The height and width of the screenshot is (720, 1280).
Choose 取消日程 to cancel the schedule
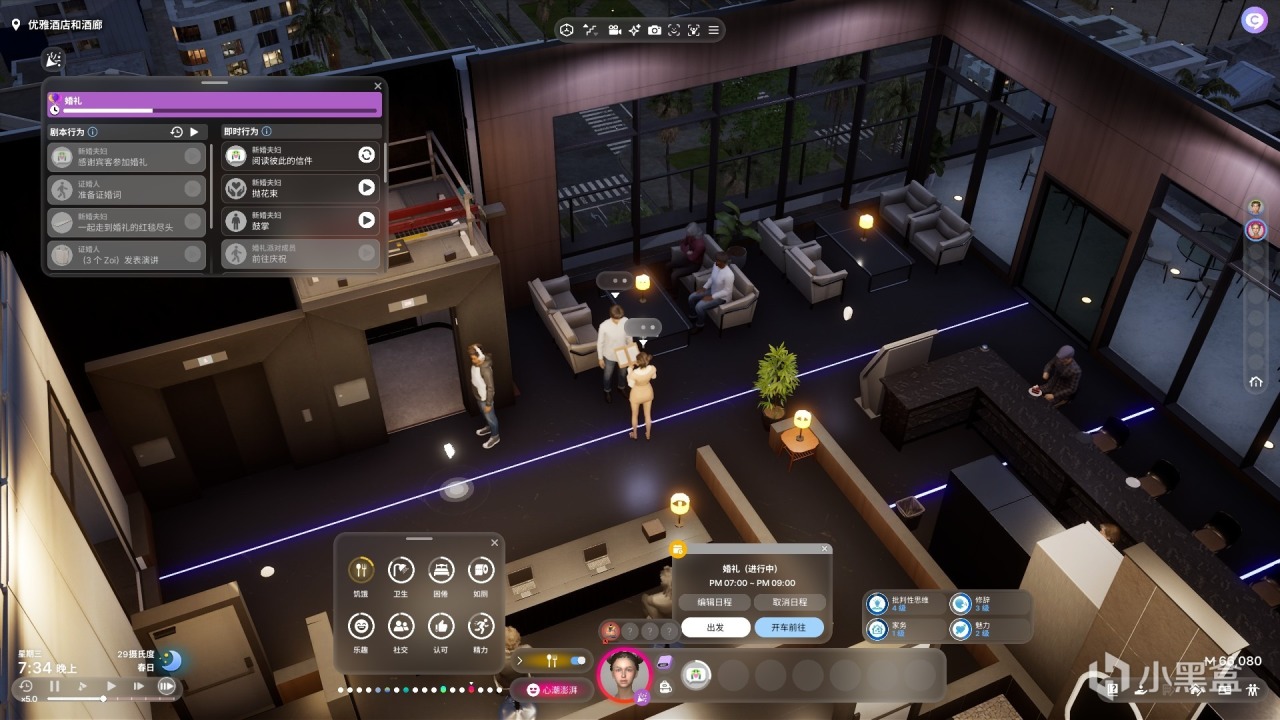pyautogui.click(x=790, y=602)
